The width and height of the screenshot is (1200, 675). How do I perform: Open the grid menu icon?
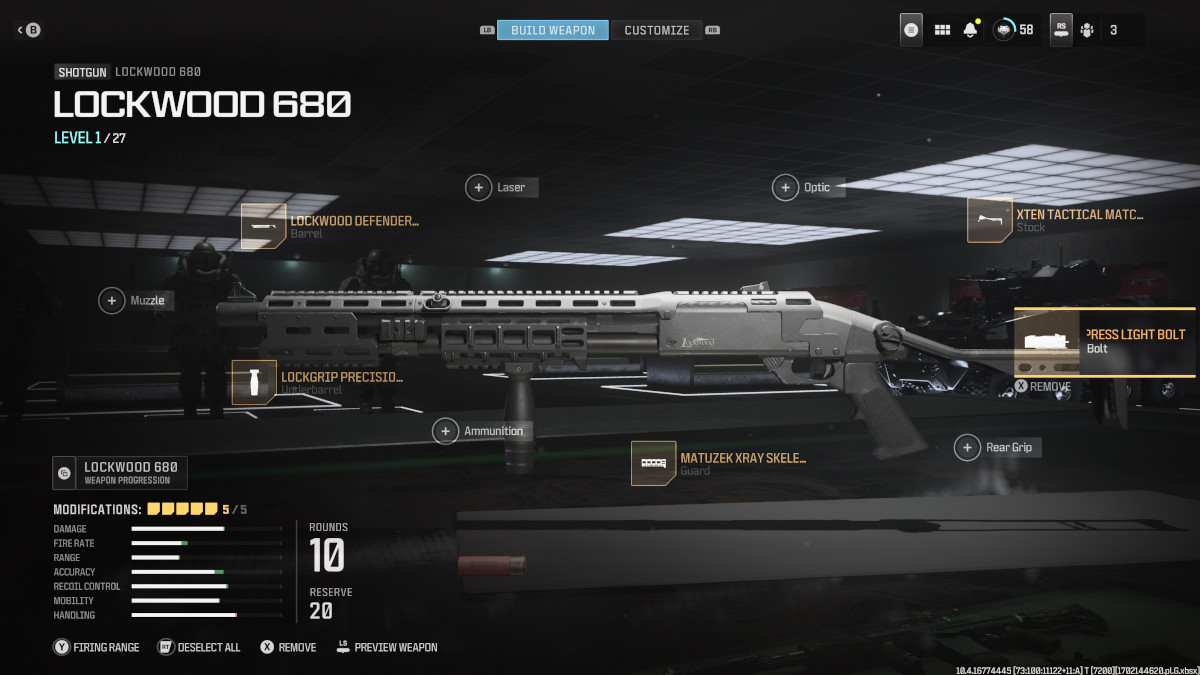click(942, 30)
